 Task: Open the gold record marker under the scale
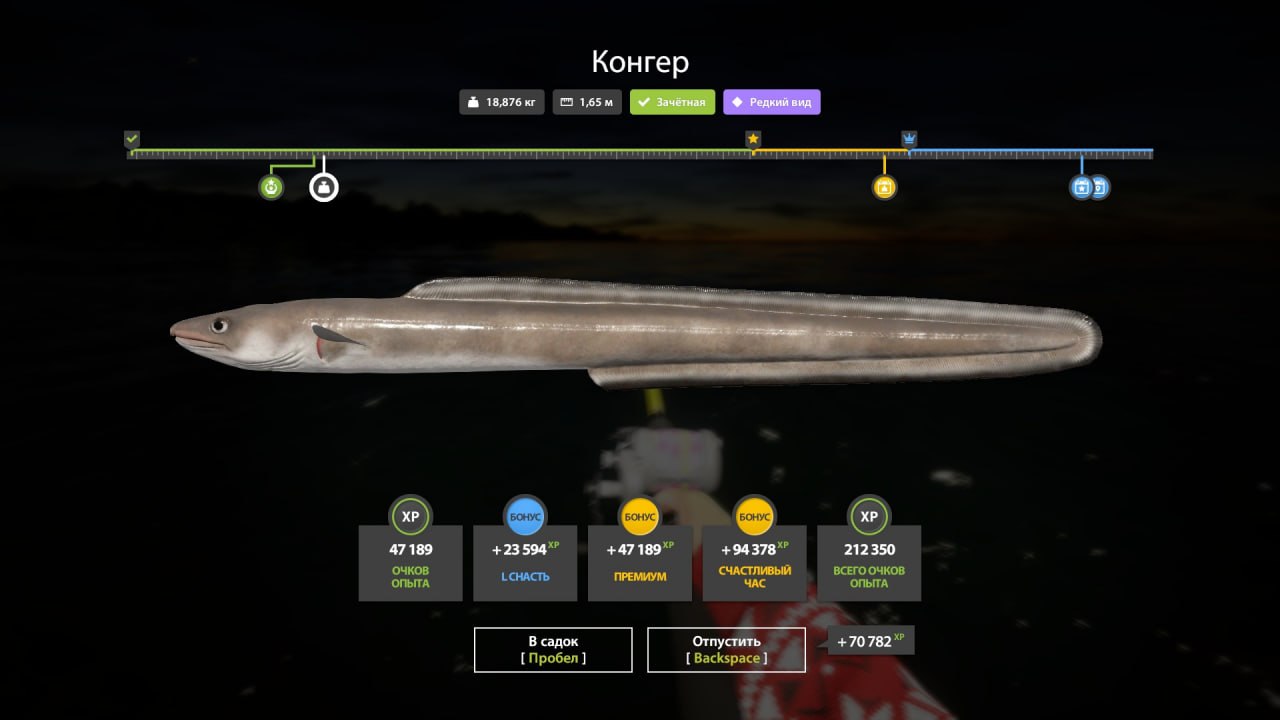pyautogui.click(x=884, y=186)
